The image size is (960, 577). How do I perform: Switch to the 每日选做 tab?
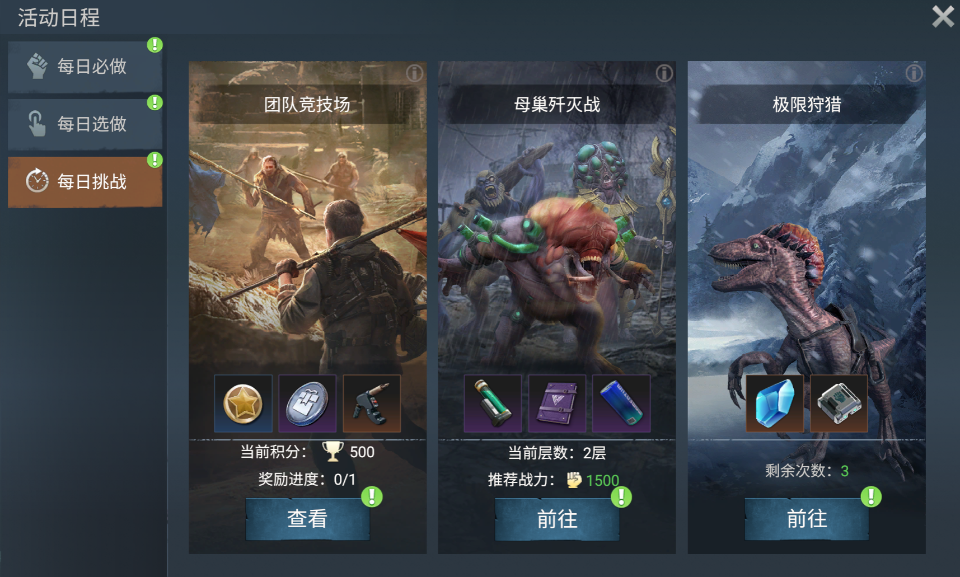85,124
